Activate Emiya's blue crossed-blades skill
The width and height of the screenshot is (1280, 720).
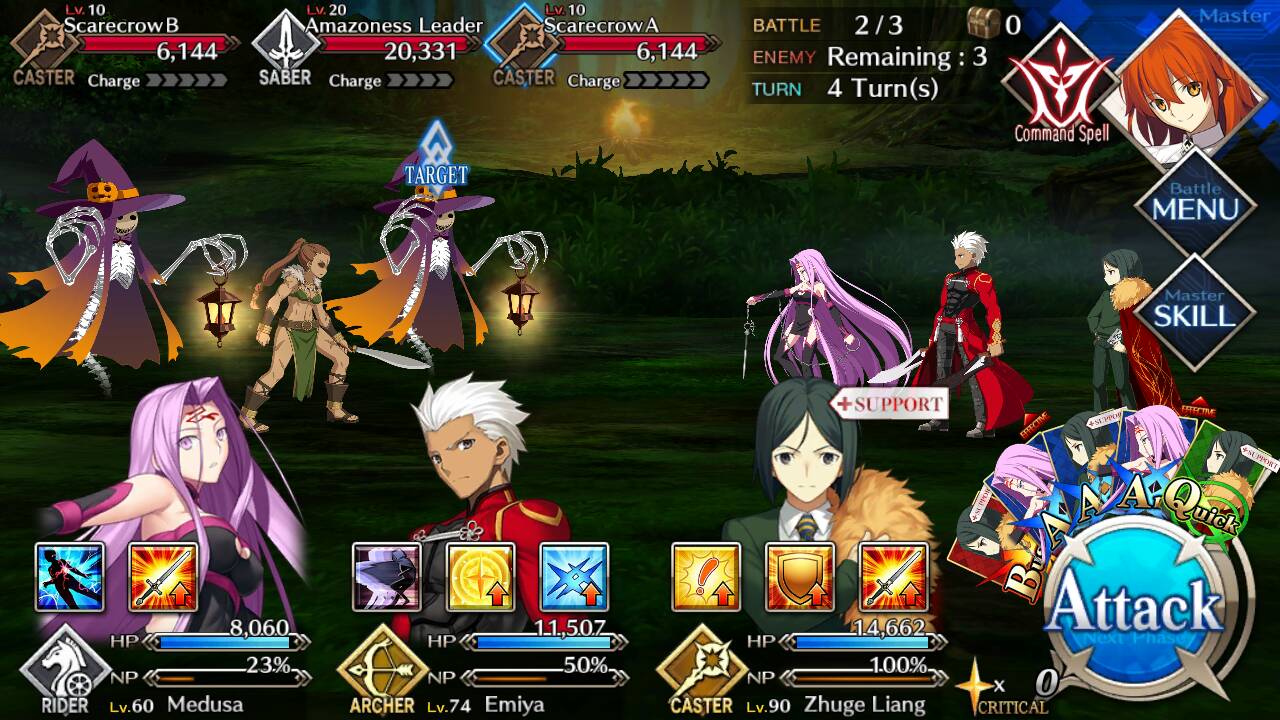click(x=574, y=577)
